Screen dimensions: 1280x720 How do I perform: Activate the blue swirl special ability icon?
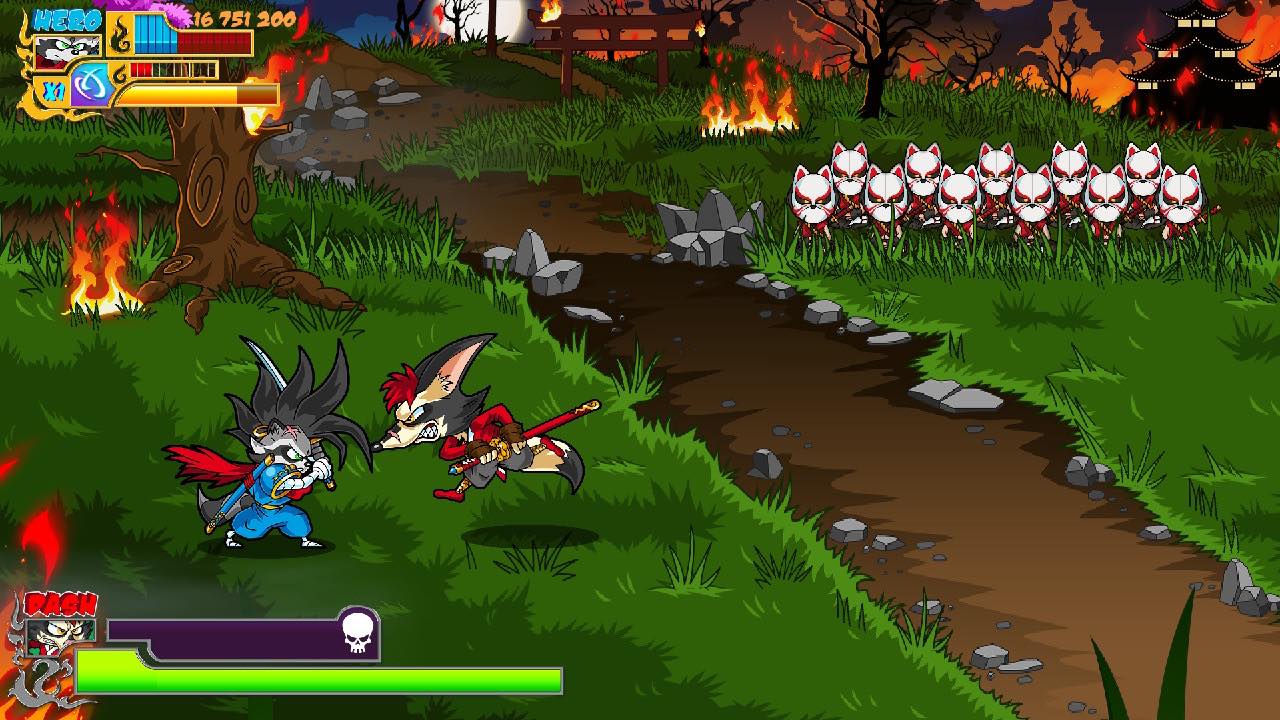90,84
